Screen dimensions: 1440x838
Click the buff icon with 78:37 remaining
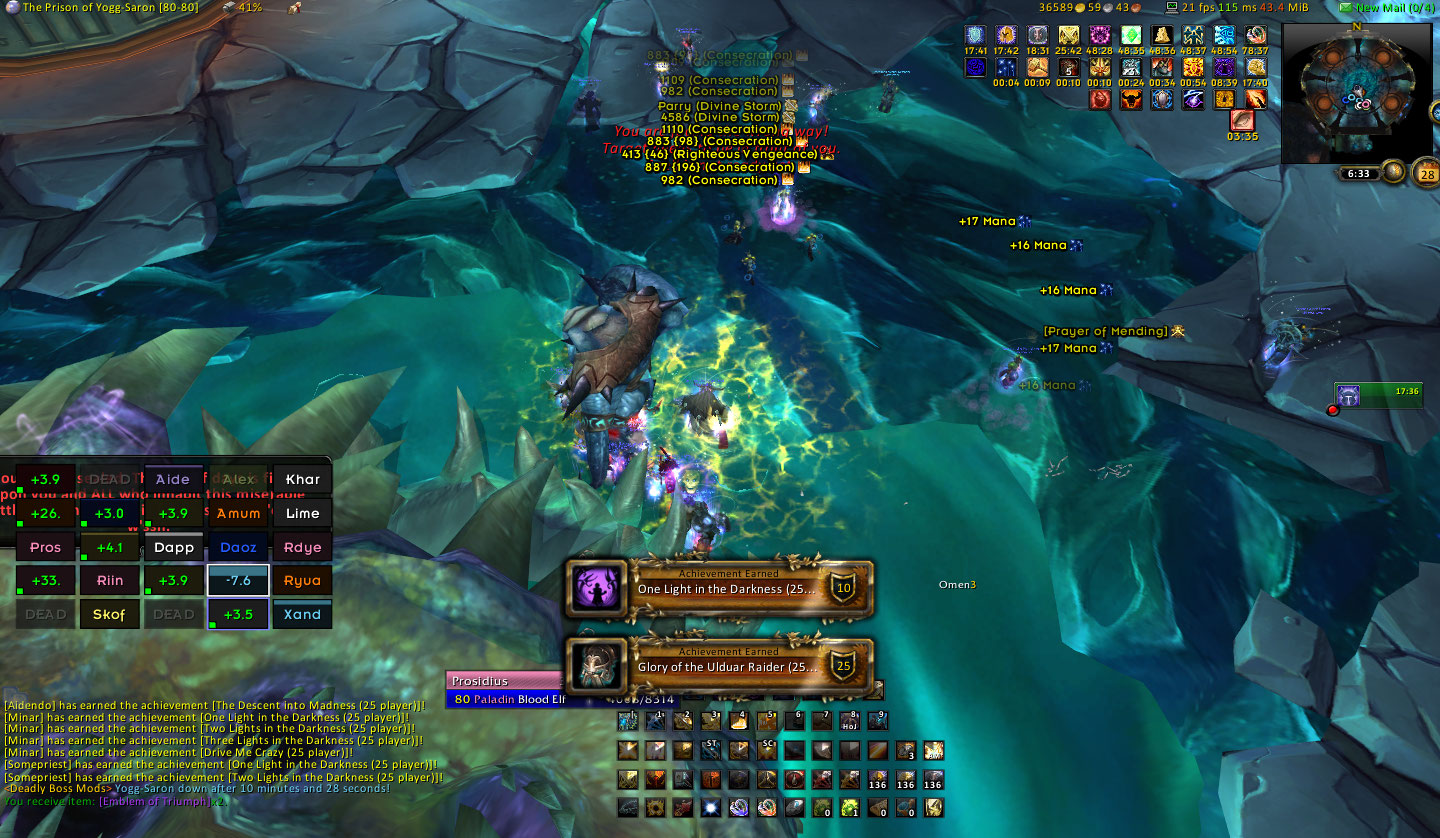[1255, 37]
